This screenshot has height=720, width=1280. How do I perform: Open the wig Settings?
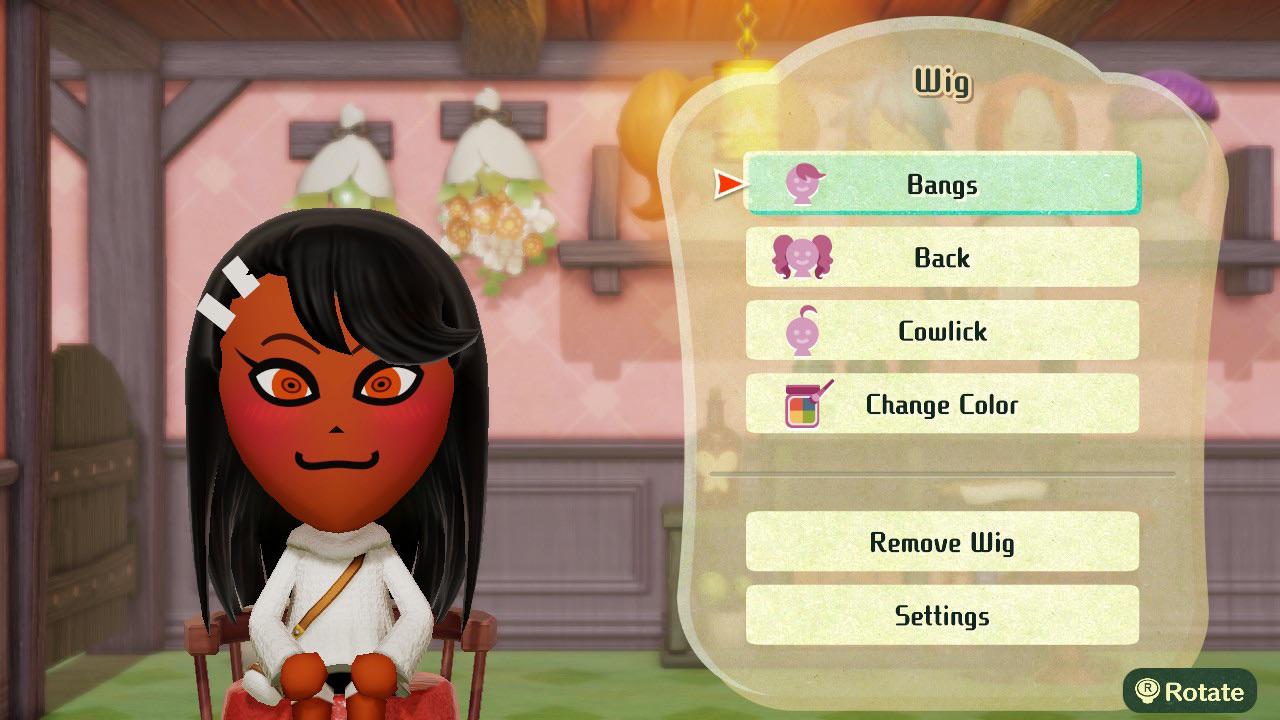(x=941, y=616)
